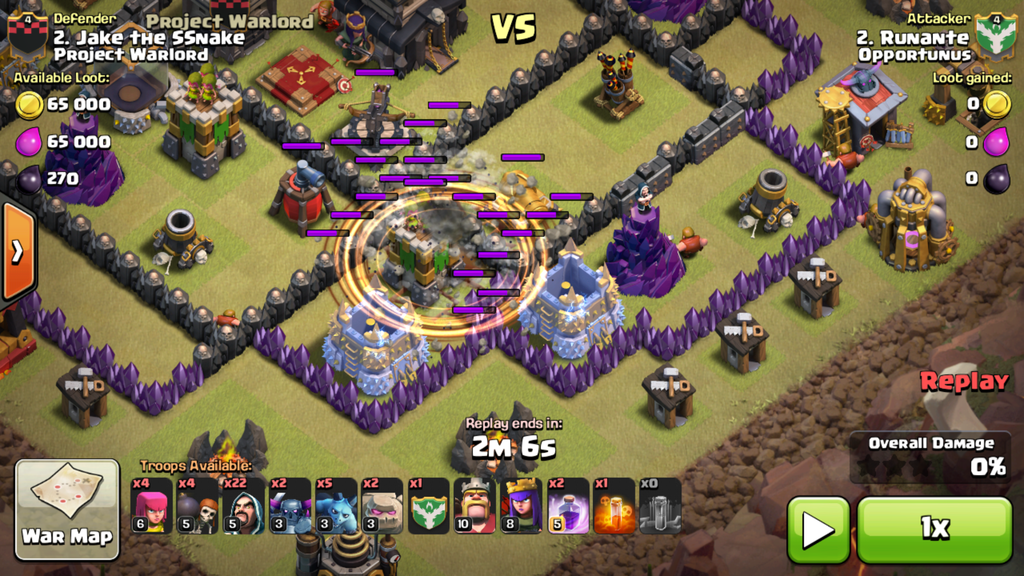The height and width of the screenshot is (576, 1024).
Task: Choose the purple Rage Spell slot
Action: 568,506
